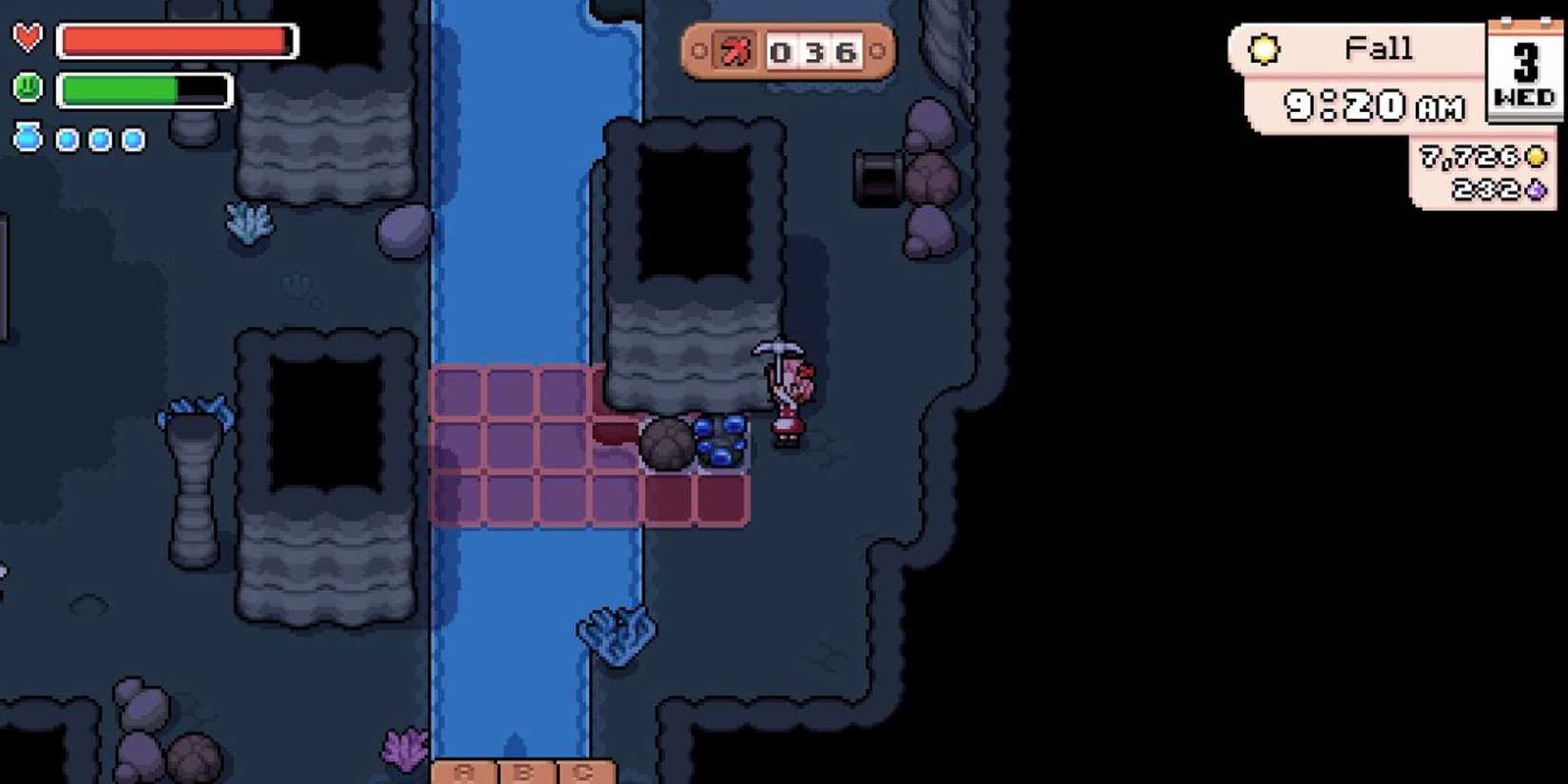Click the Fall season label
The image size is (1568, 784).
(x=1378, y=48)
